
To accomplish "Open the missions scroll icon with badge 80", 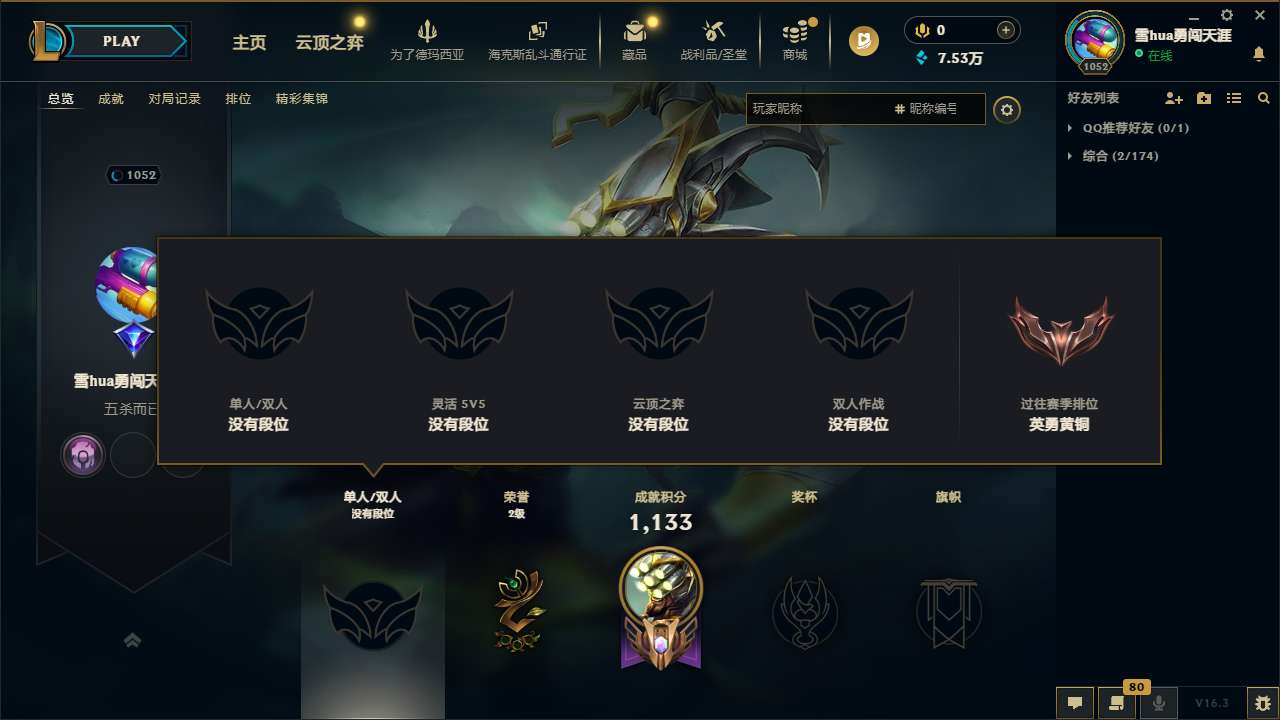I will click(1117, 702).
